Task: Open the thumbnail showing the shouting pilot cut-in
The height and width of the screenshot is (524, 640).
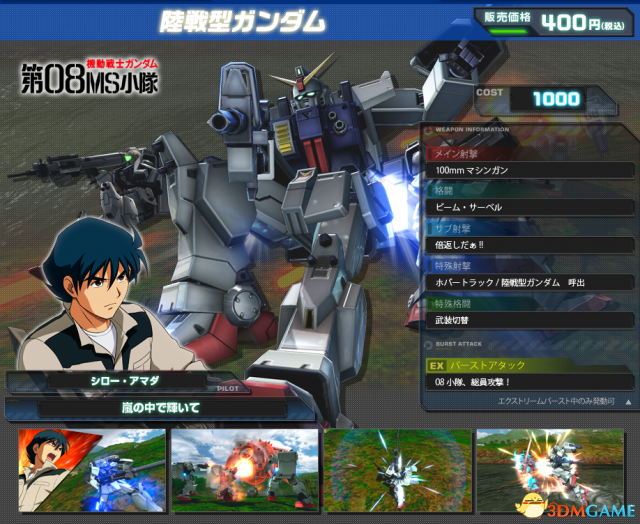Action: (89, 470)
